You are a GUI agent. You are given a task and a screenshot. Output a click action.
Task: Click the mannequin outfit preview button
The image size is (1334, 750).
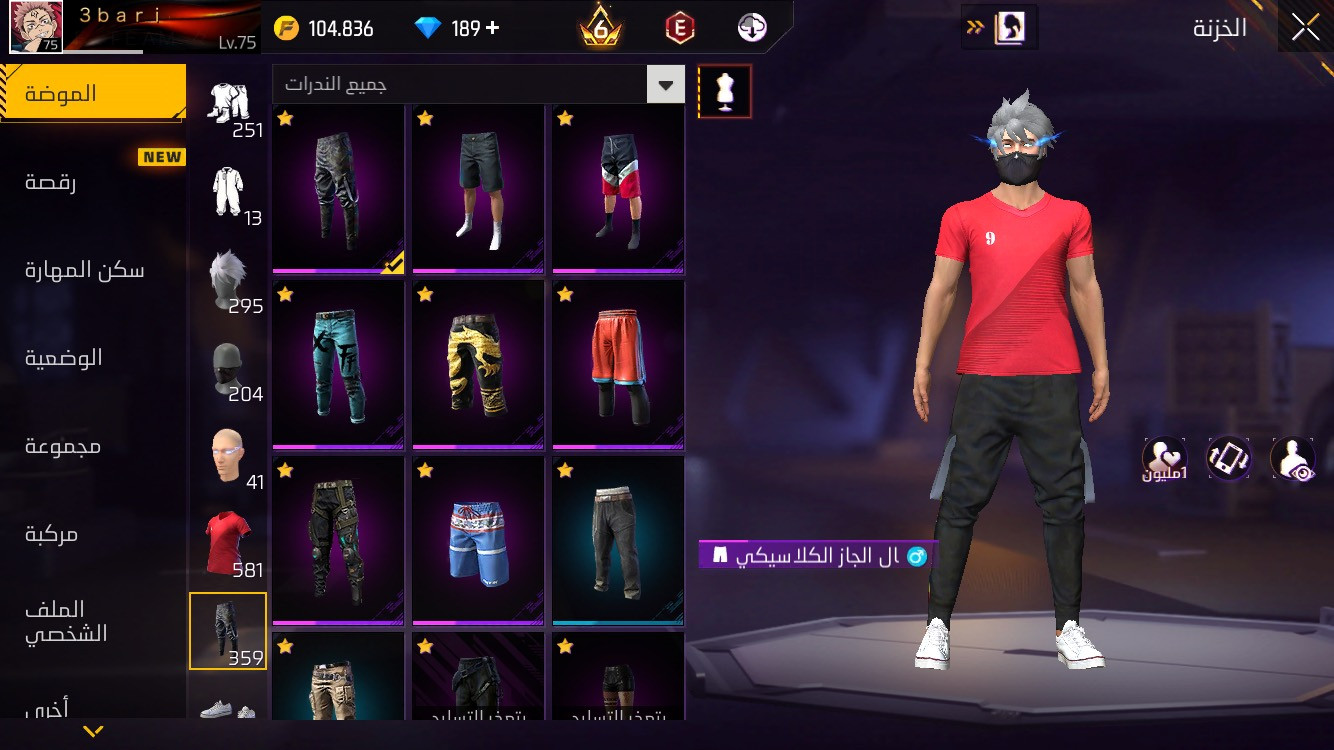click(725, 92)
